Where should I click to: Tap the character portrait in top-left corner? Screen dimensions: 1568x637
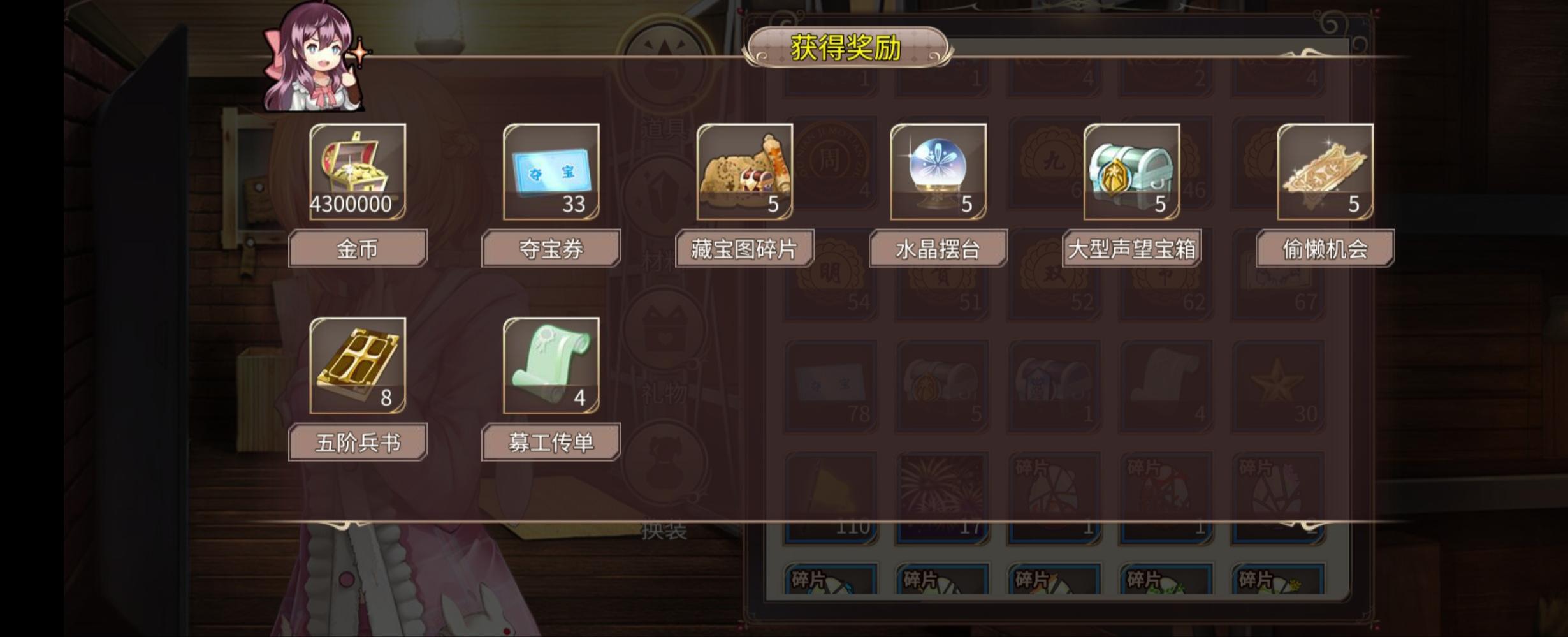(312, 57)
